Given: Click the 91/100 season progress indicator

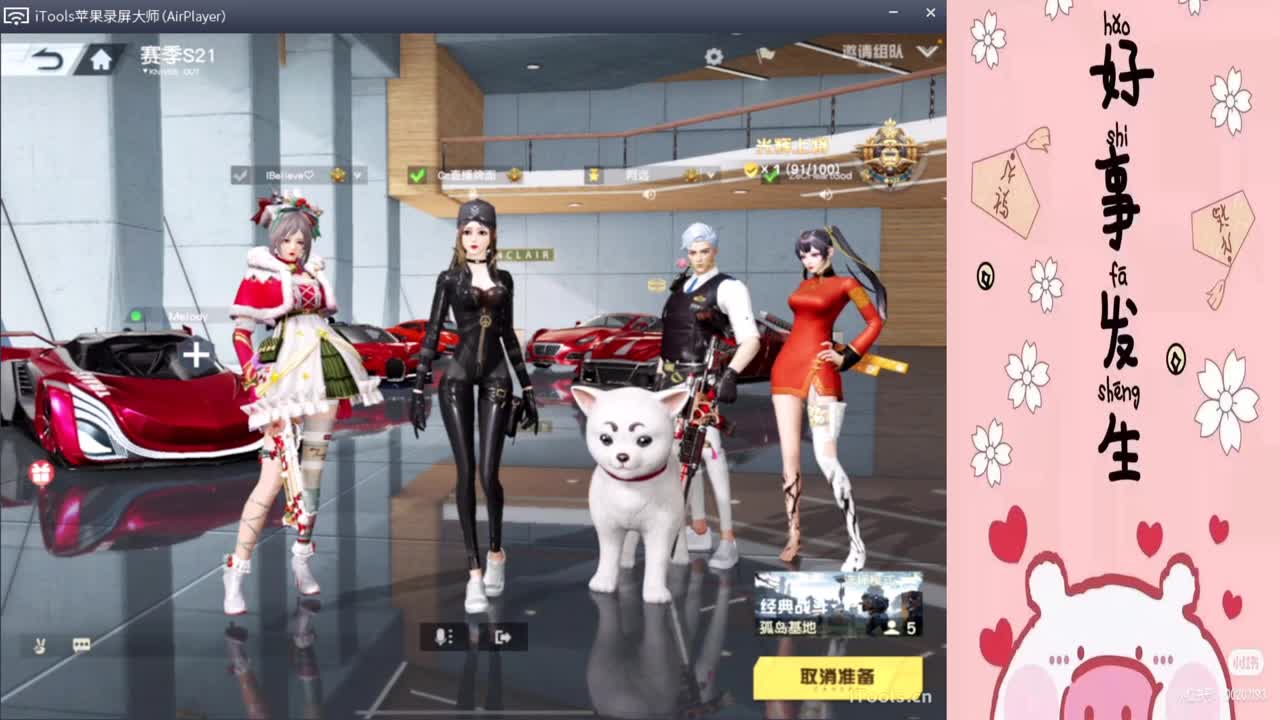Looking at the screenshot, I should pos(813,169).
